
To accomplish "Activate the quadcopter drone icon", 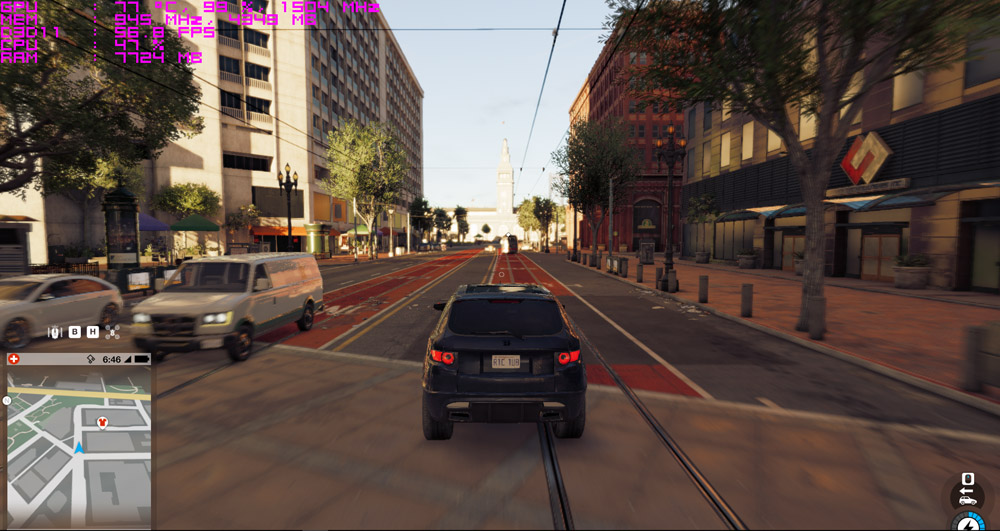I will coord(112,332).
